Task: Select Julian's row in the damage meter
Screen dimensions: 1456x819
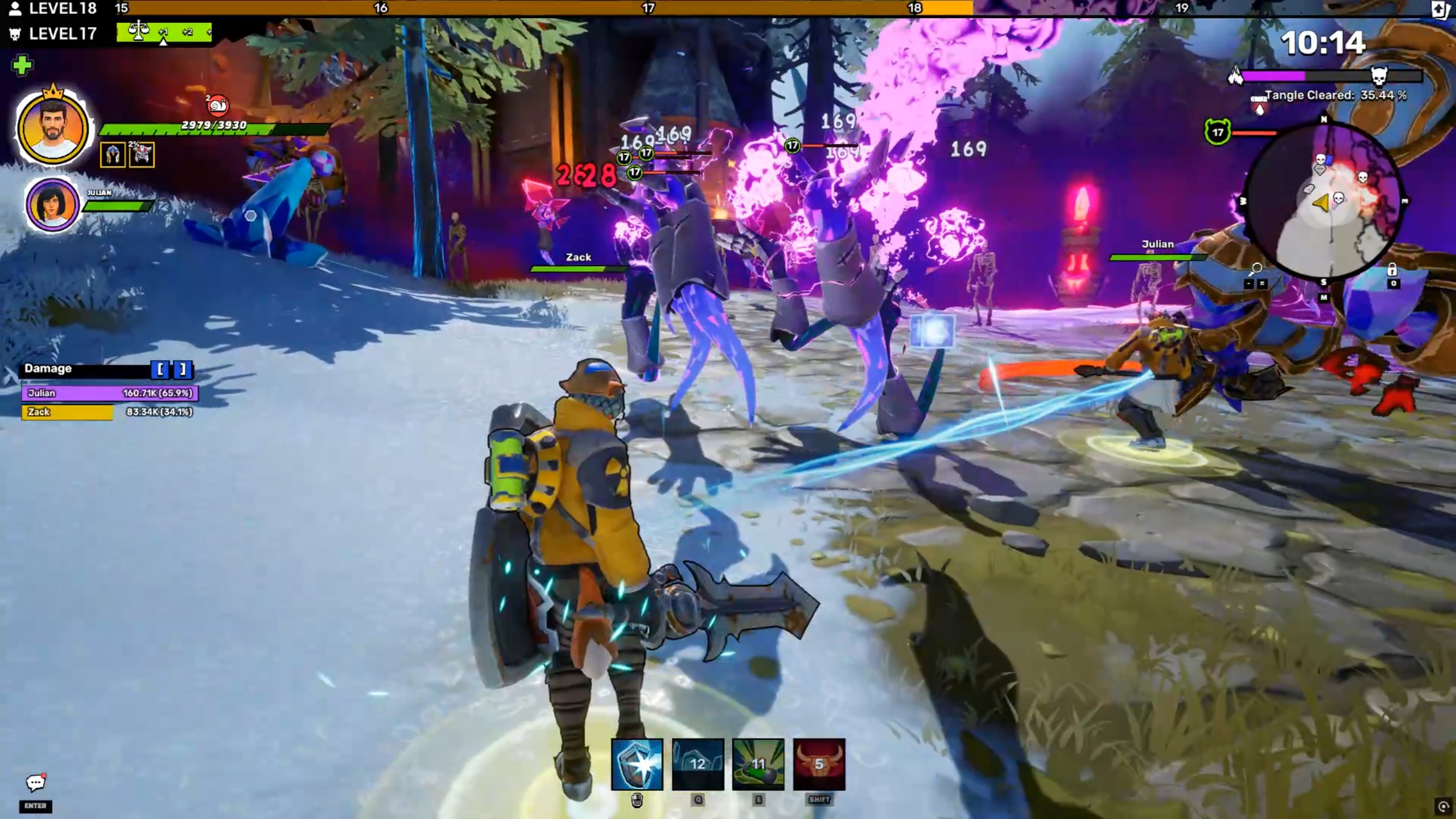Action: click(109, 393)
